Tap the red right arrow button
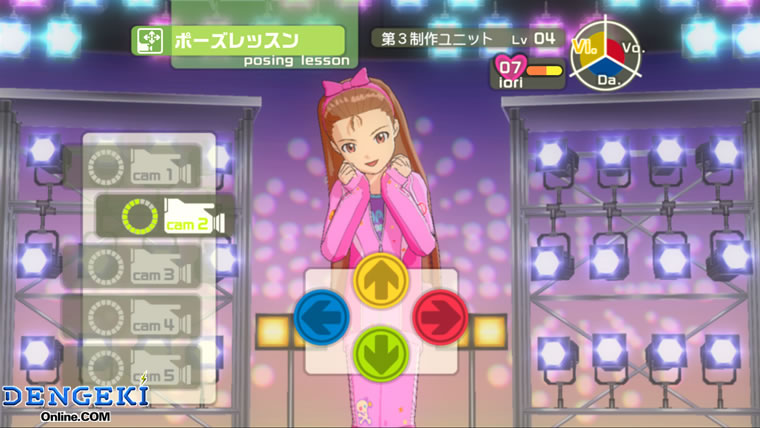 point(440,316)
